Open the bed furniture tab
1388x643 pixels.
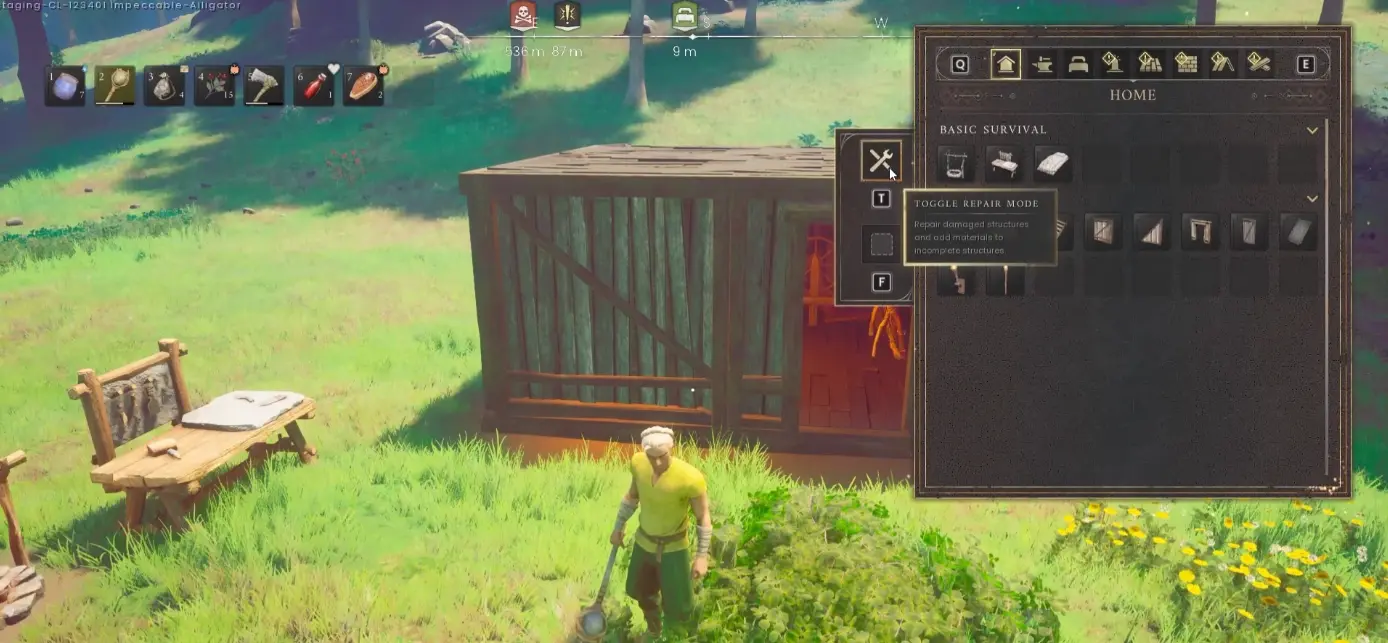point(1078,65)
